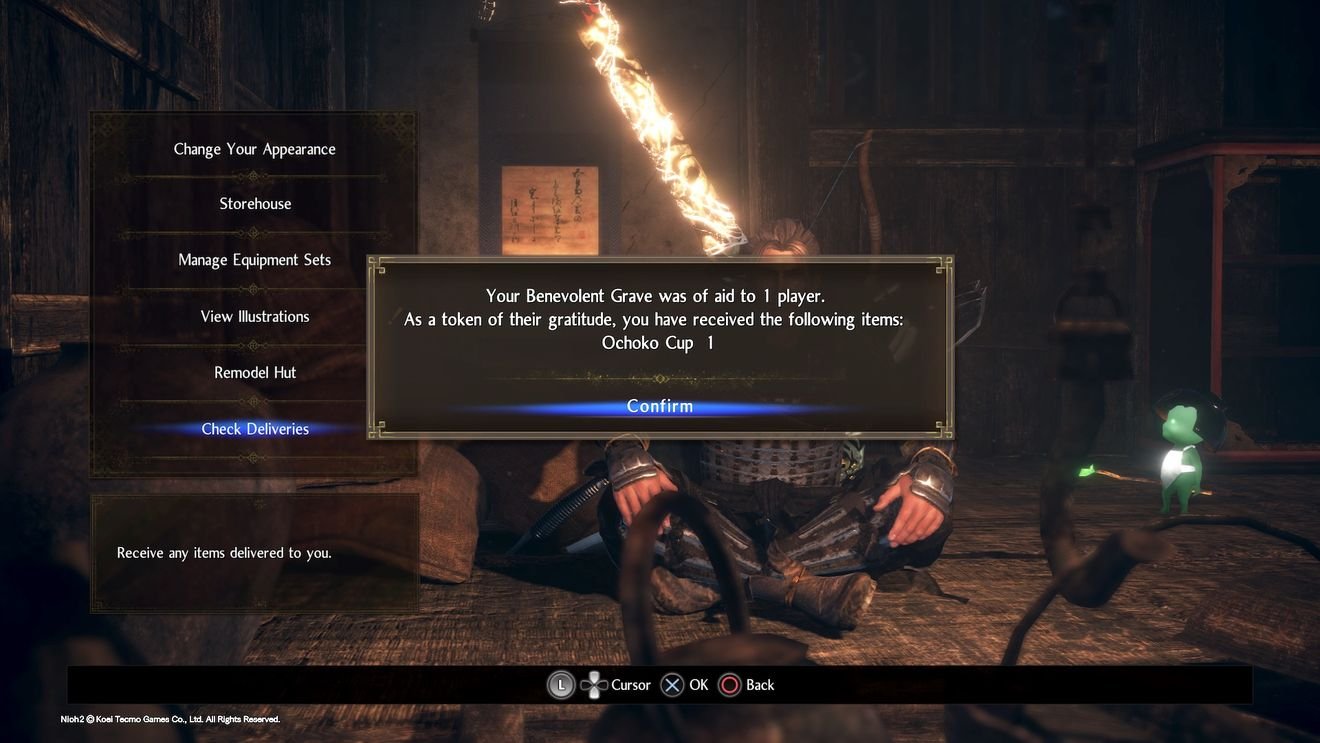Click the circle Back button icon
The height and width of the screenshot is (743, 1320).
click(730, 684)
